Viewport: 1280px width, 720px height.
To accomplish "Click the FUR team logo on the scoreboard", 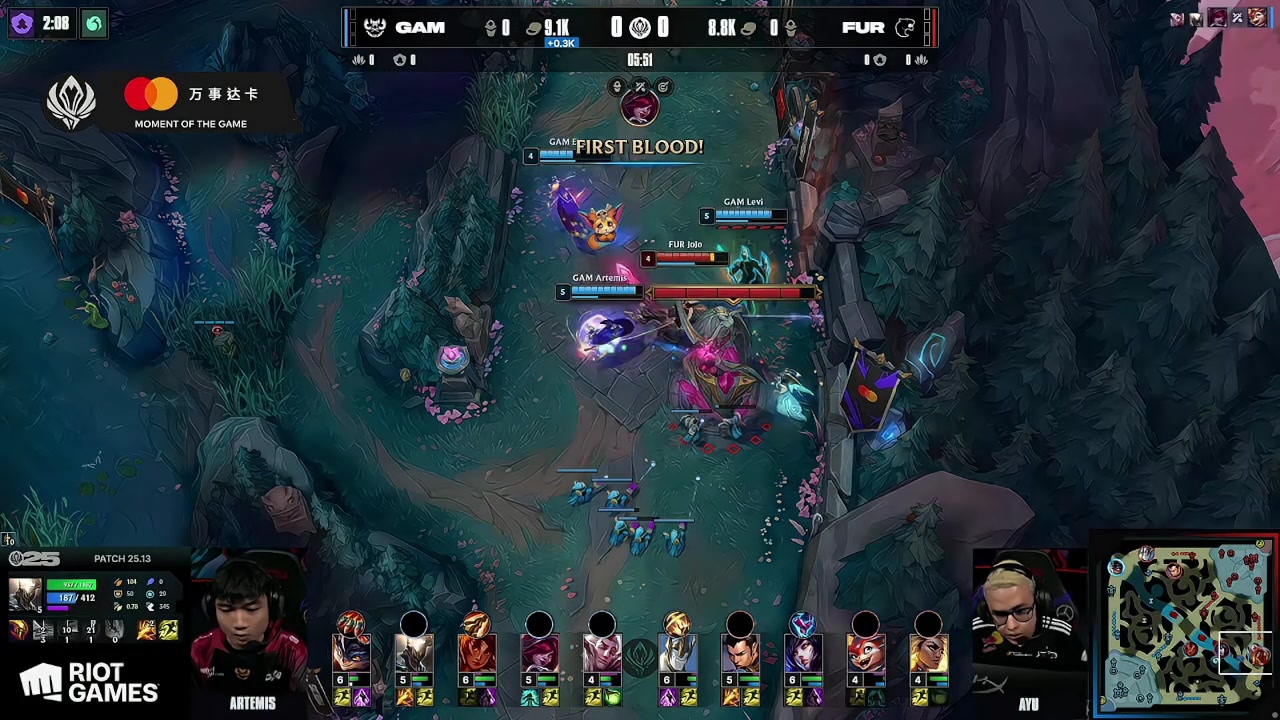I will click(x=905, y=28).
